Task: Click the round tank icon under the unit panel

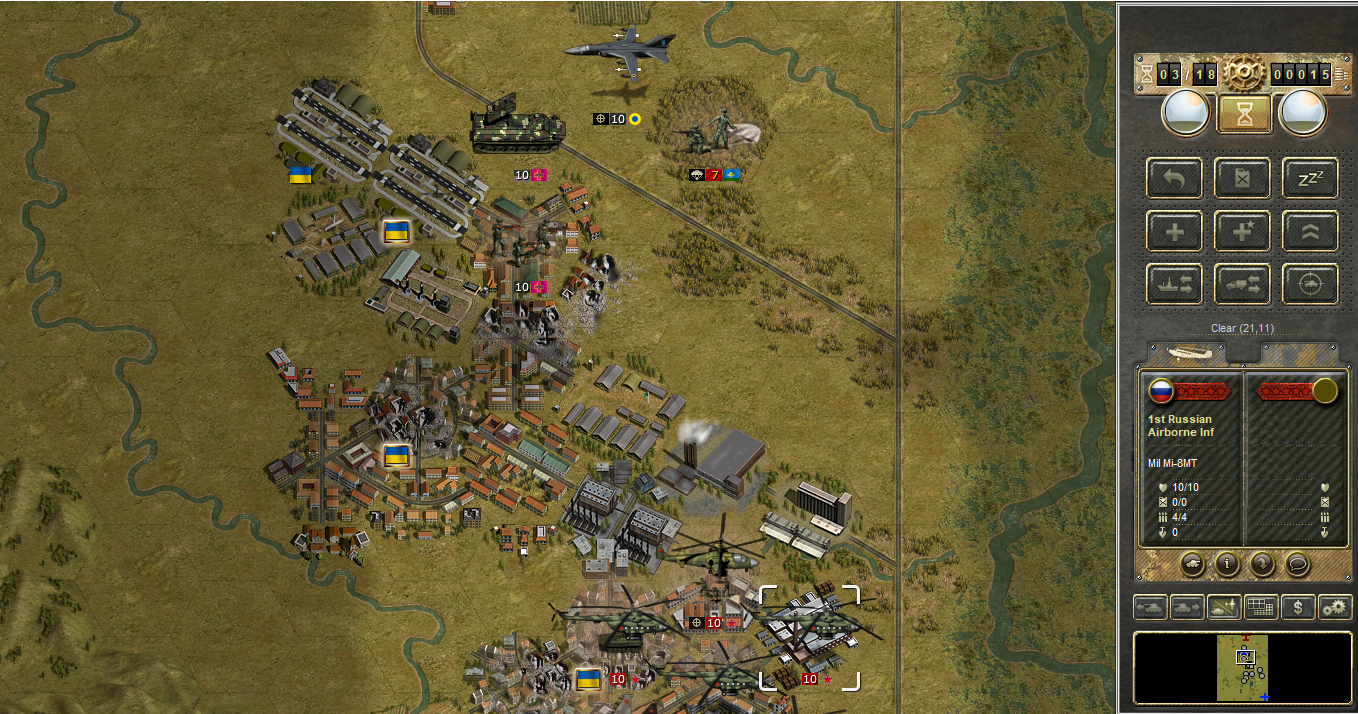Action: tap(1192, 563)
